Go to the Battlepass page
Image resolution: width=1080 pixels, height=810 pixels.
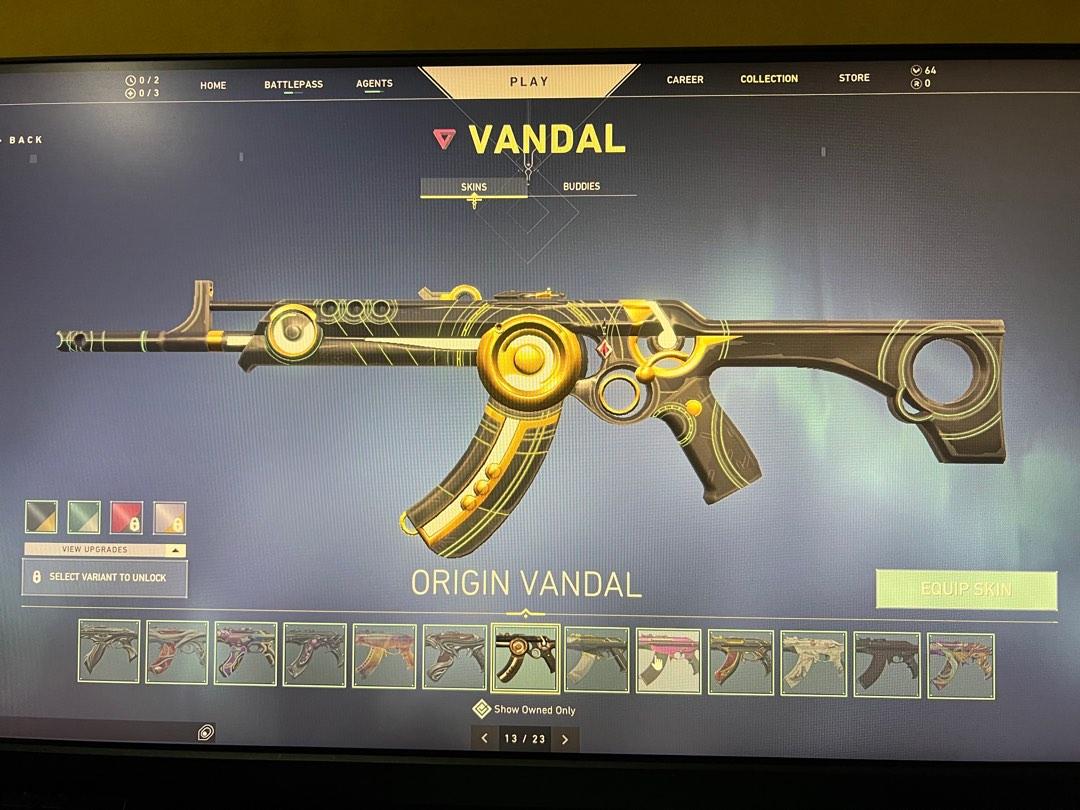coord(293,84)
